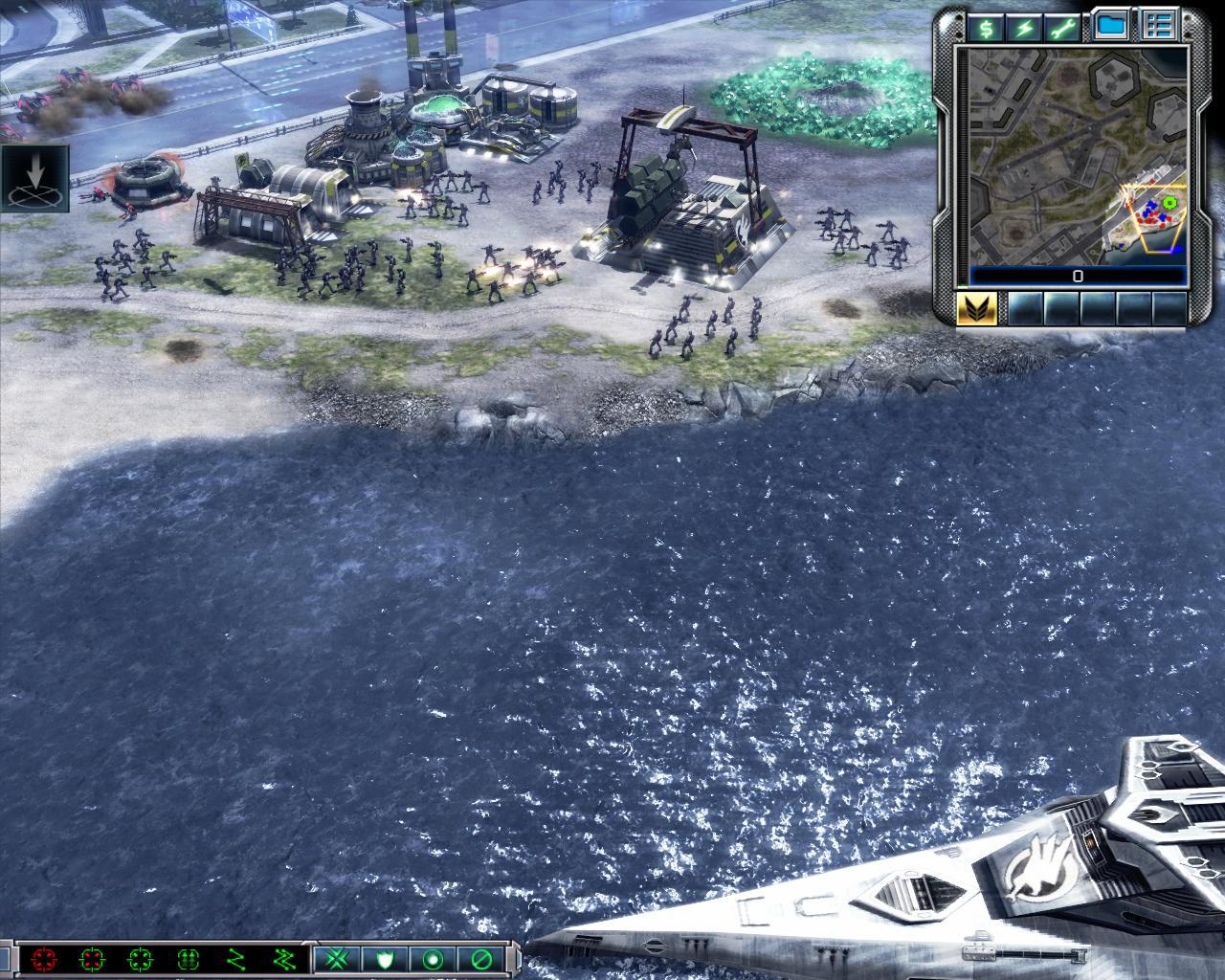The image size is (1225, 980).
Task: Click on the minimap
Action: pos(1078,156)
